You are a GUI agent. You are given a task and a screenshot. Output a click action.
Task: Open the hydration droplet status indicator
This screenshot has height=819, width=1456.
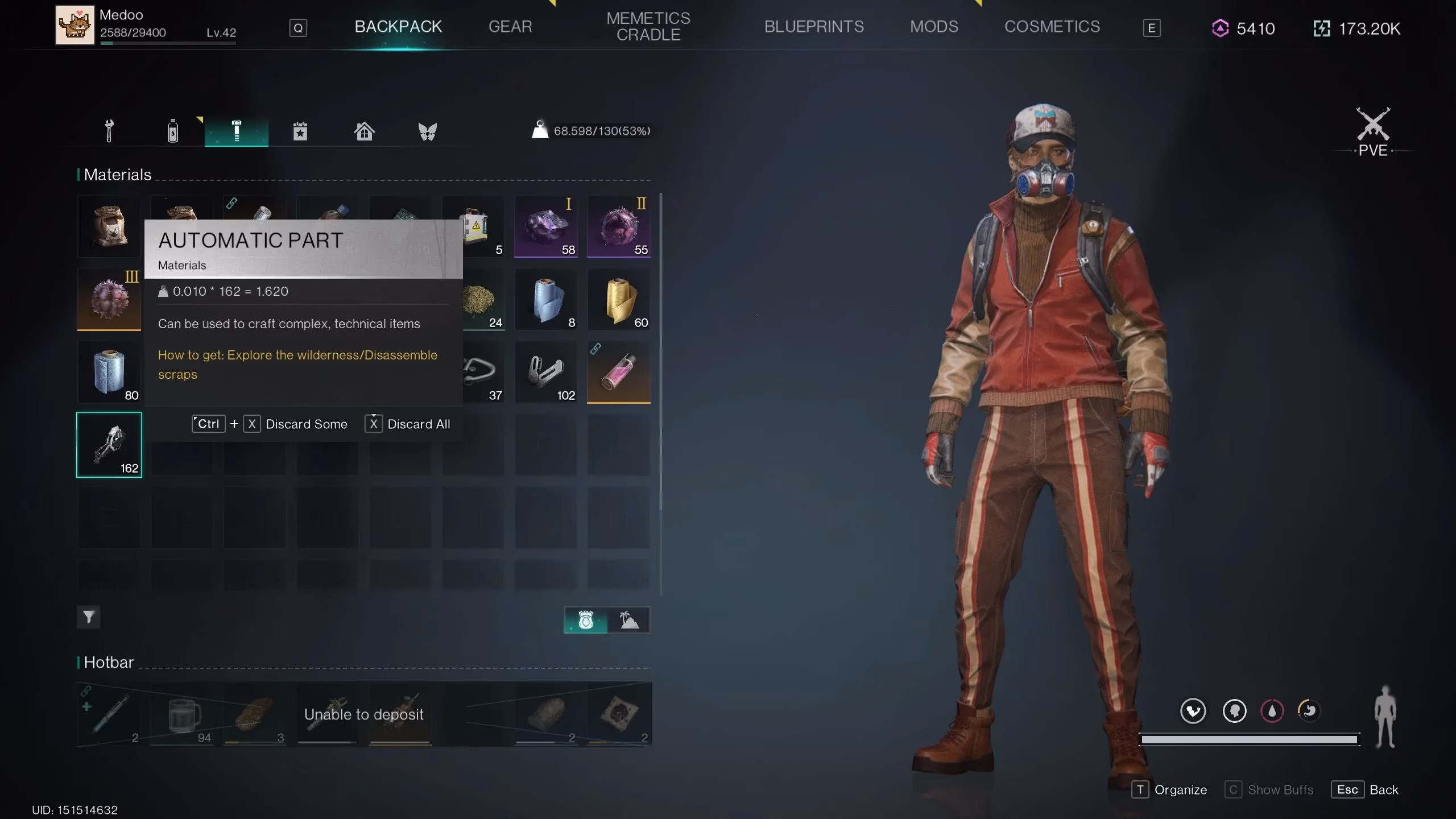pos(1273,711)
